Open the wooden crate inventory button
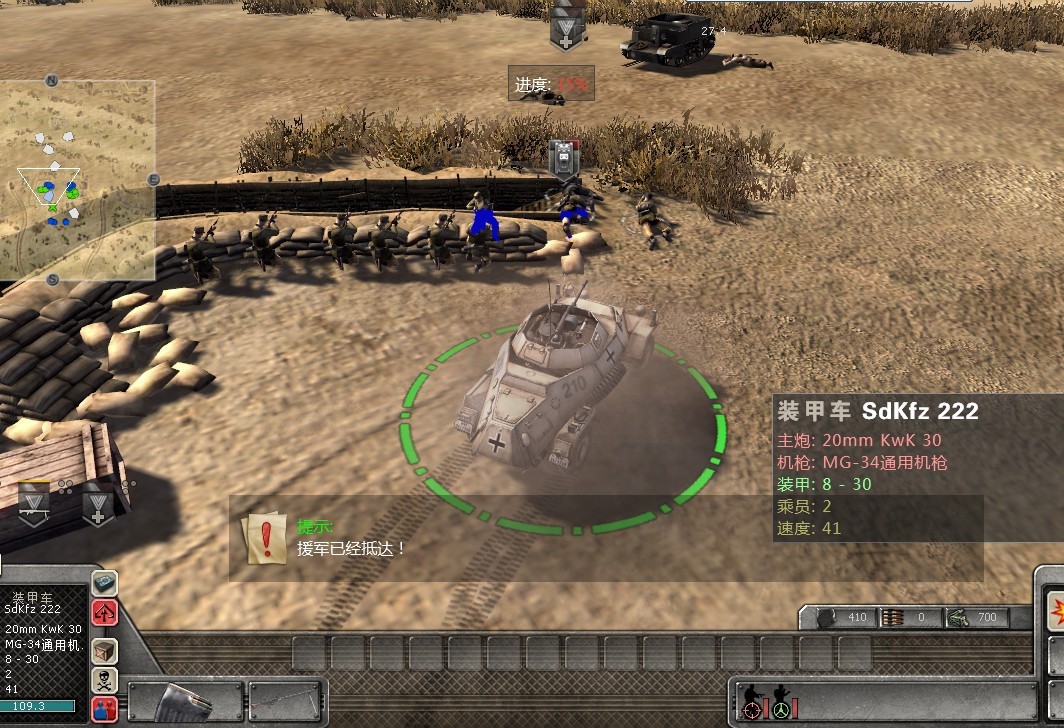The image size is (1064, 728). click(x=105, y=651)
